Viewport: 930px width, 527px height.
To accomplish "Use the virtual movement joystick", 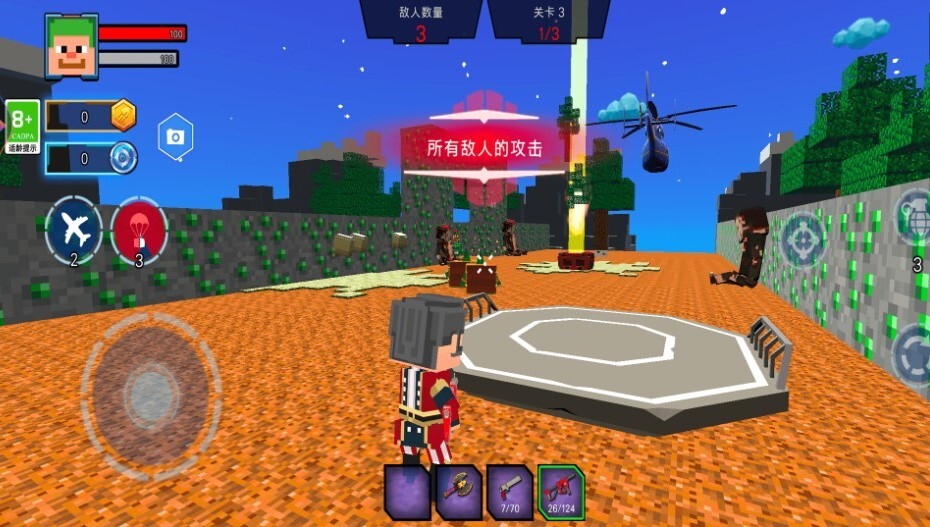I will (x=150, y=392).
